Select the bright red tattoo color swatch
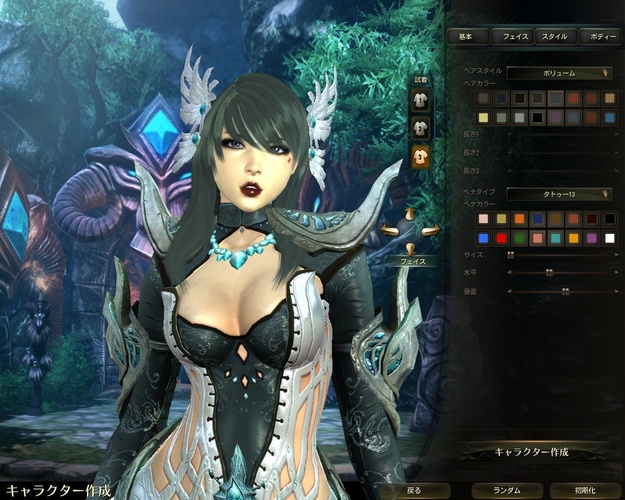The image size is (625, 500). (x=502, y=237)
